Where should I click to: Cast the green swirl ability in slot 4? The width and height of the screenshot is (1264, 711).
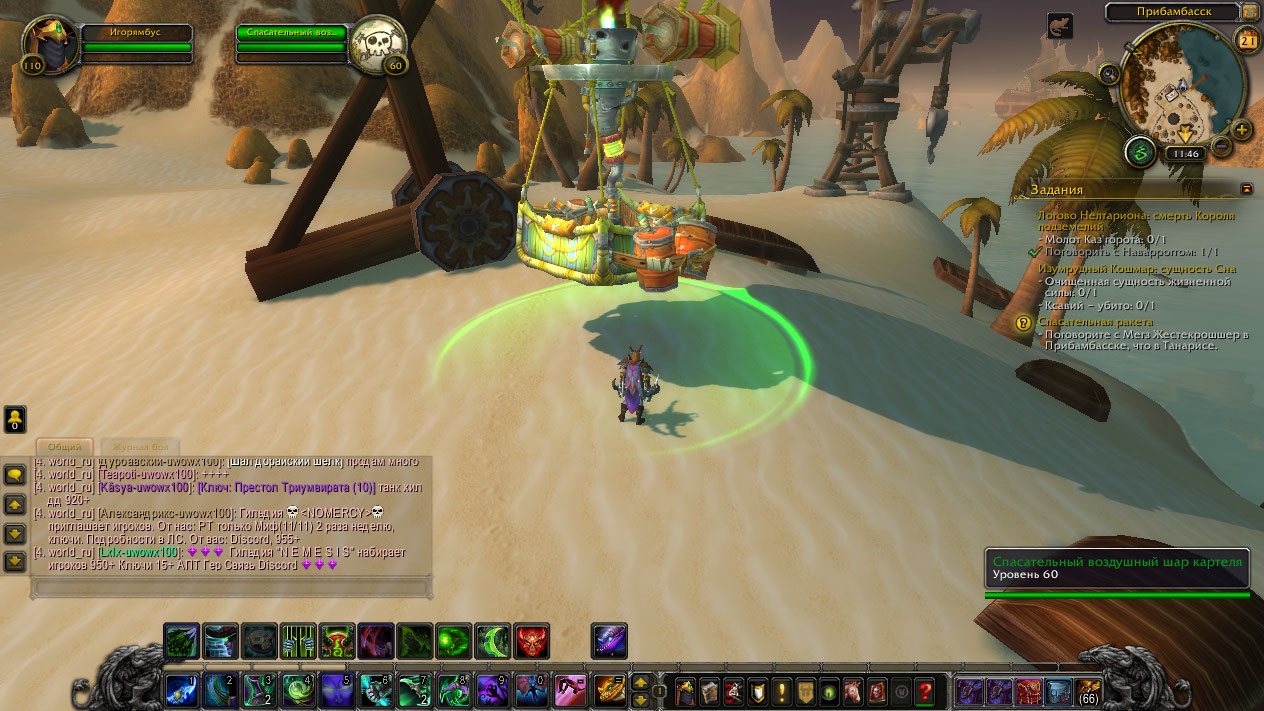coord(299,691)
